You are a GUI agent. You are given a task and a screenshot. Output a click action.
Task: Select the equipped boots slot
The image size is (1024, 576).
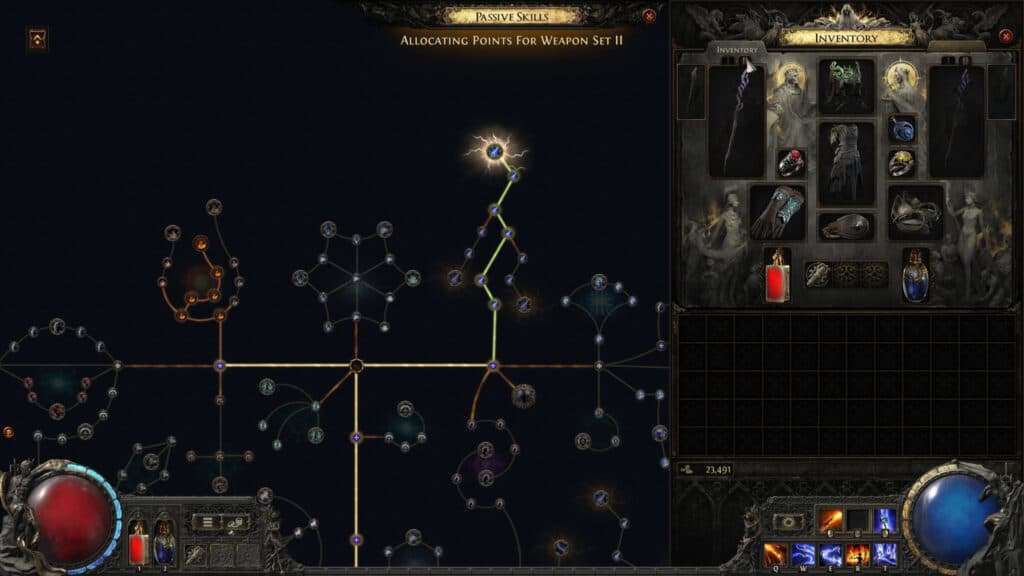coord(915,212)
